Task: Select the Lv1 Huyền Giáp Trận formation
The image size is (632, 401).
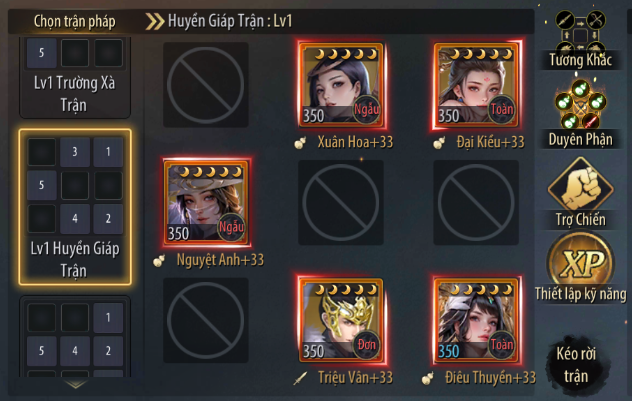Action: [x=75, y=207]
